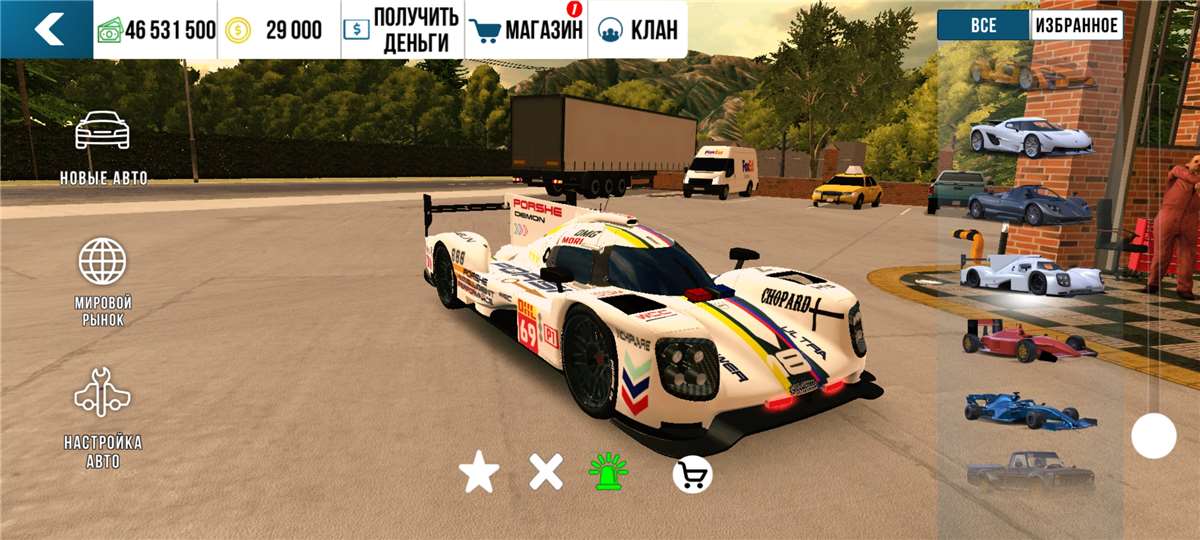1200x540 pixels.
Task: Open the Клан menu
Action: (638, 30)
